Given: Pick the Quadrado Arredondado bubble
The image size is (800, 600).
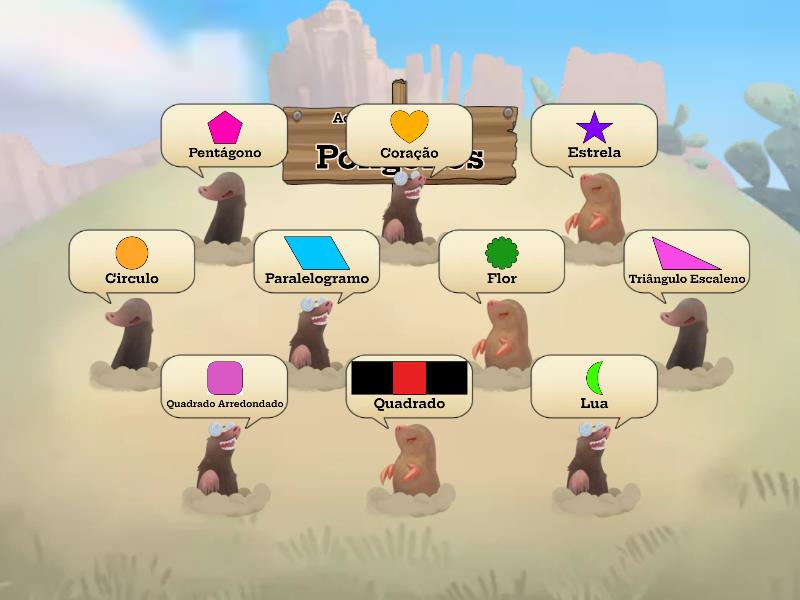Looking at the screenshot, I should click(224, 386).
